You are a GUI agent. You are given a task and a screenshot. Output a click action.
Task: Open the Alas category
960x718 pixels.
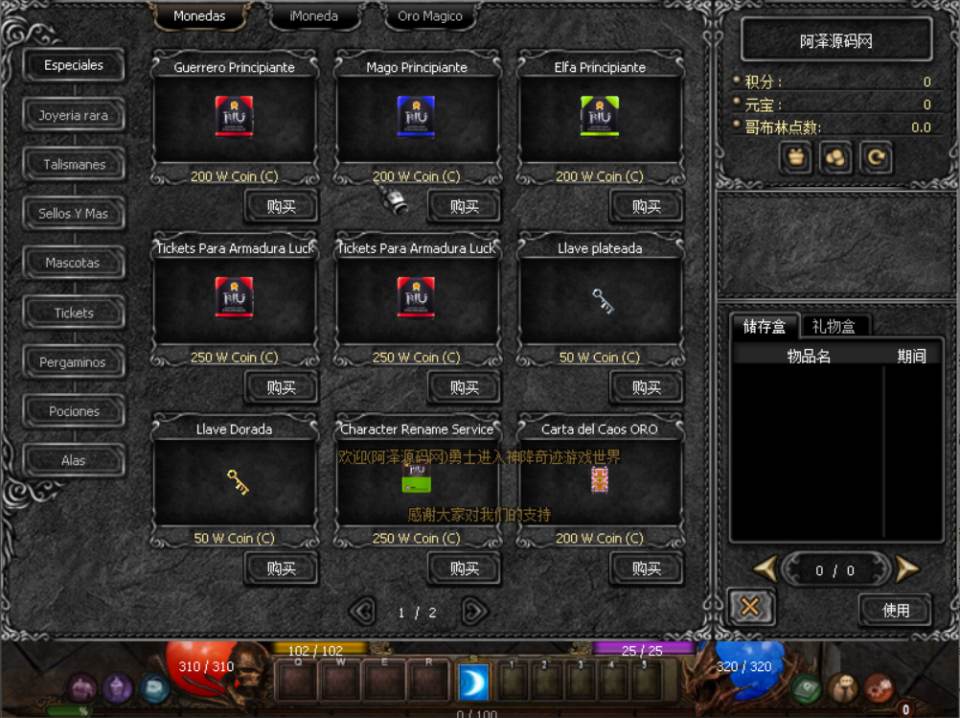[73, 460]
